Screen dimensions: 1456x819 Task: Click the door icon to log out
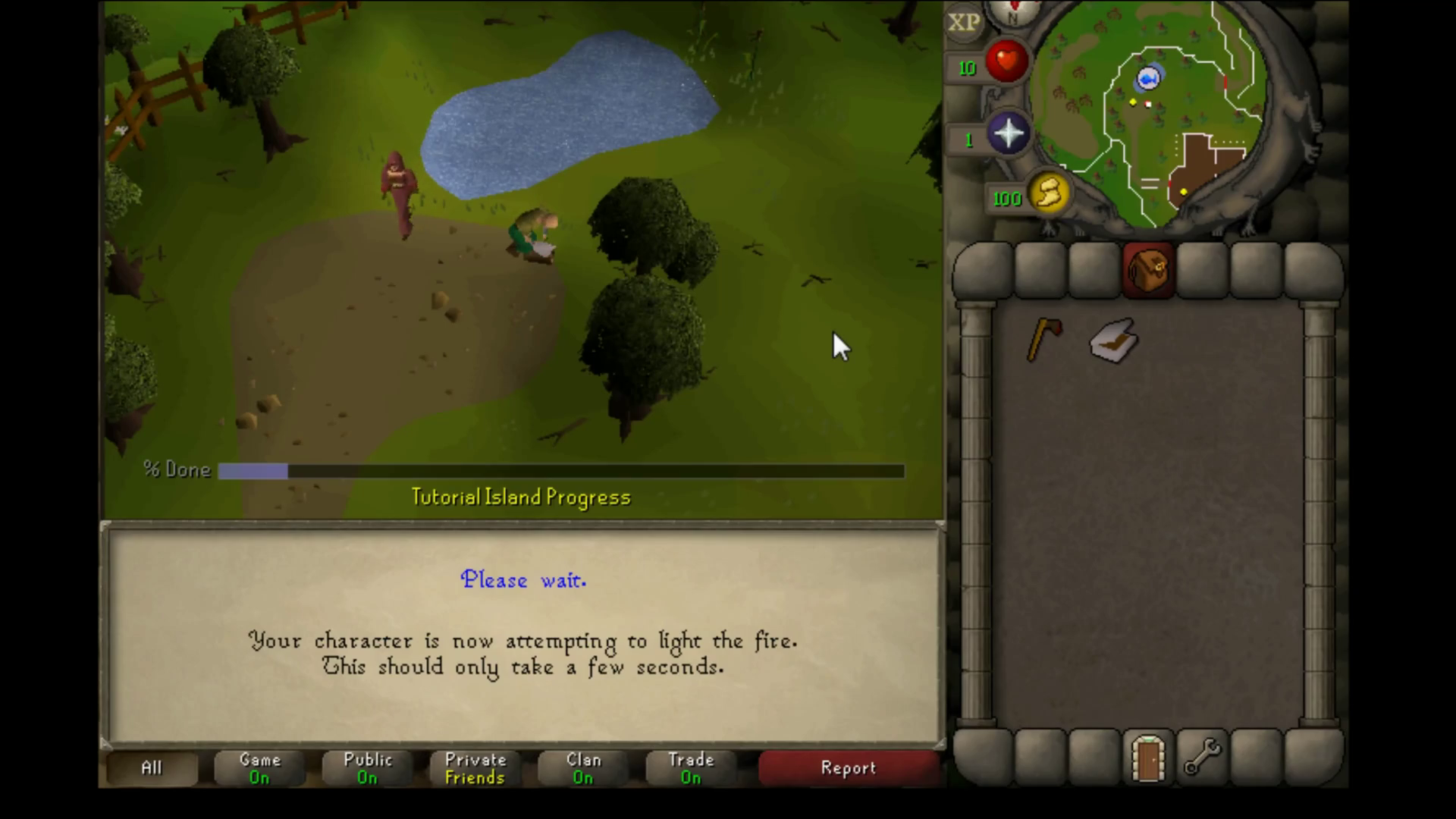tap(1147, 756)
